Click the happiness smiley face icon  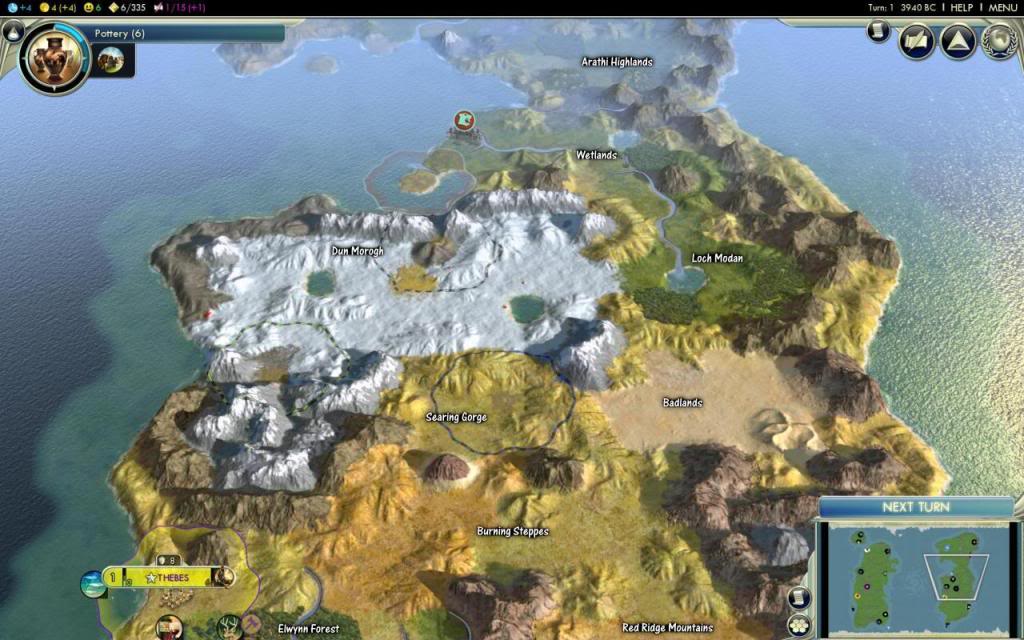[x=87, y=7]
